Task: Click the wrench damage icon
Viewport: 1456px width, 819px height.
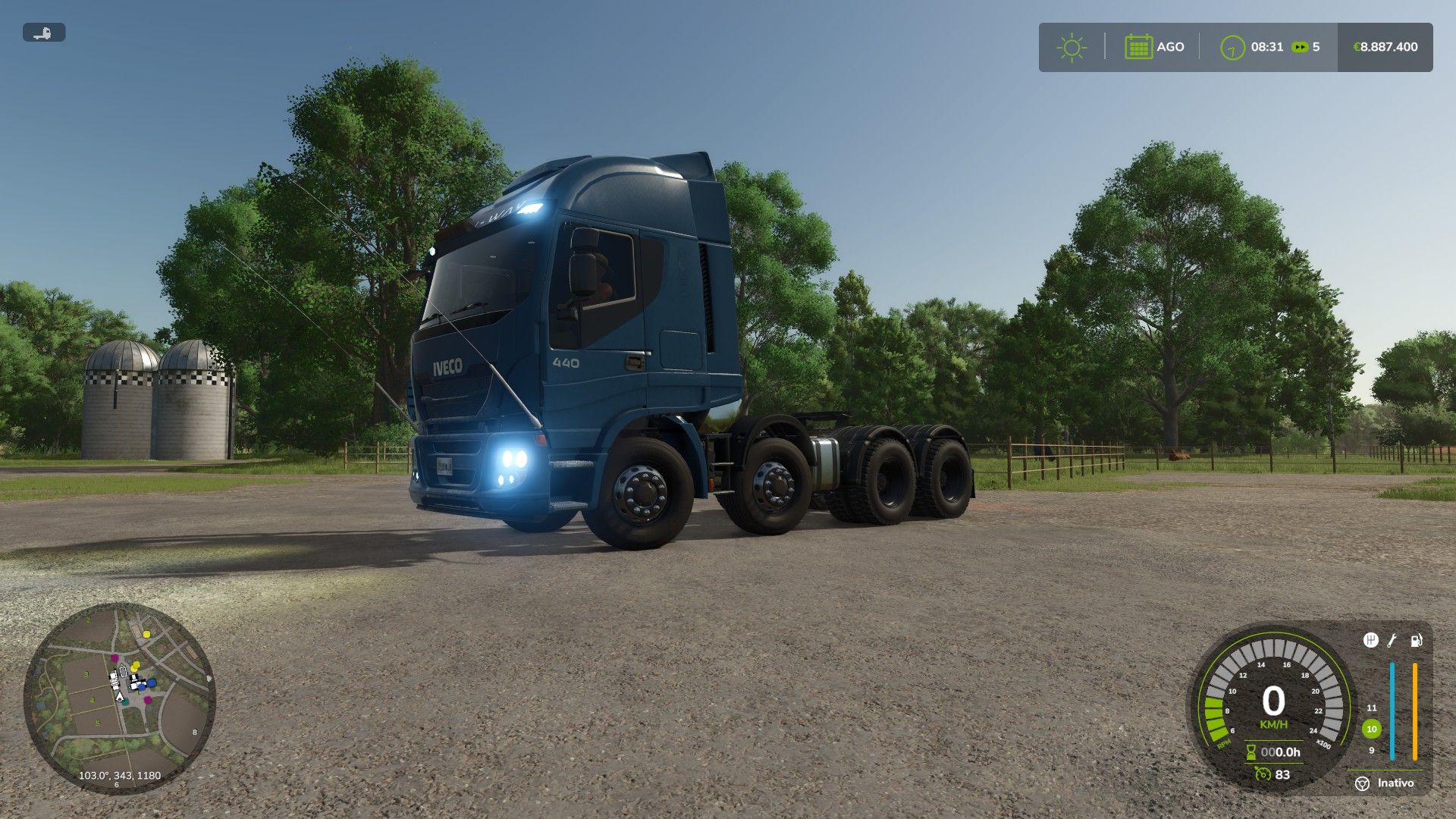Action: (x=1392, y=641)
